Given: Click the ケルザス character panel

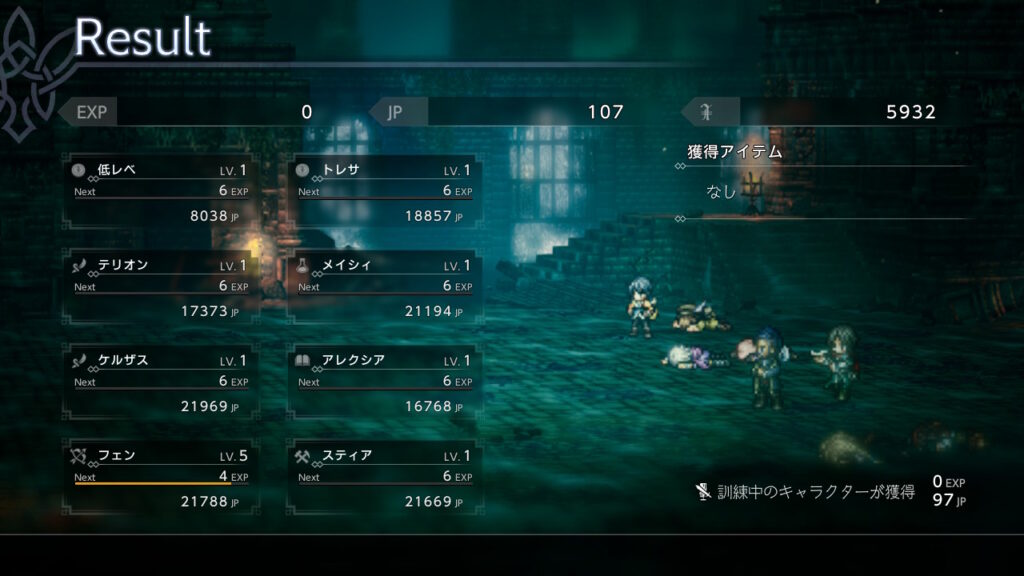Looking at the screenshot, I should pos(160,383).
